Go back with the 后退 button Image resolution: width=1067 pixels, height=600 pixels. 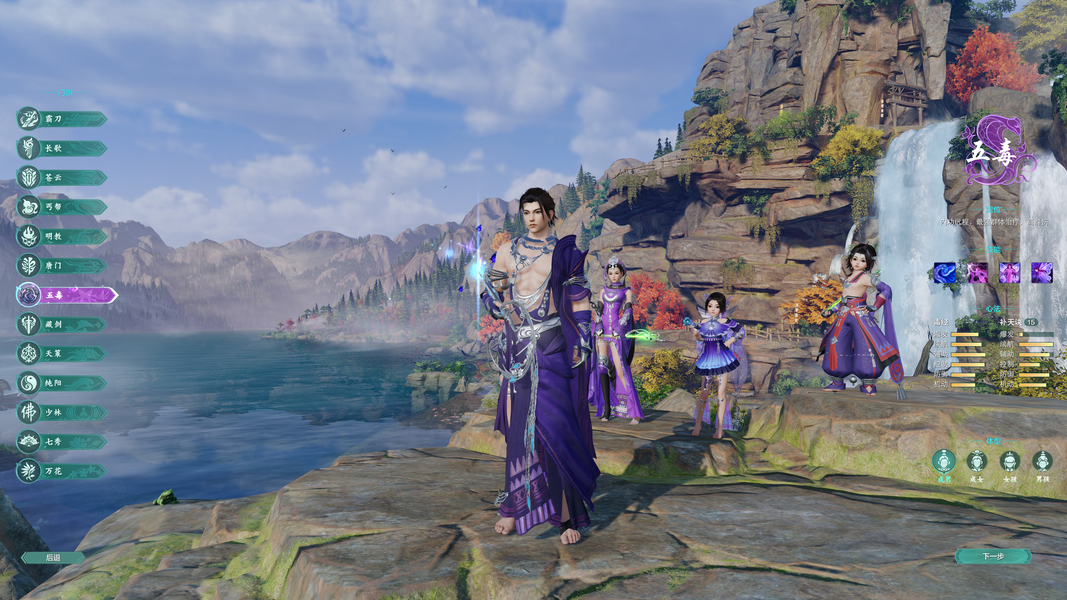pos(53,557)
